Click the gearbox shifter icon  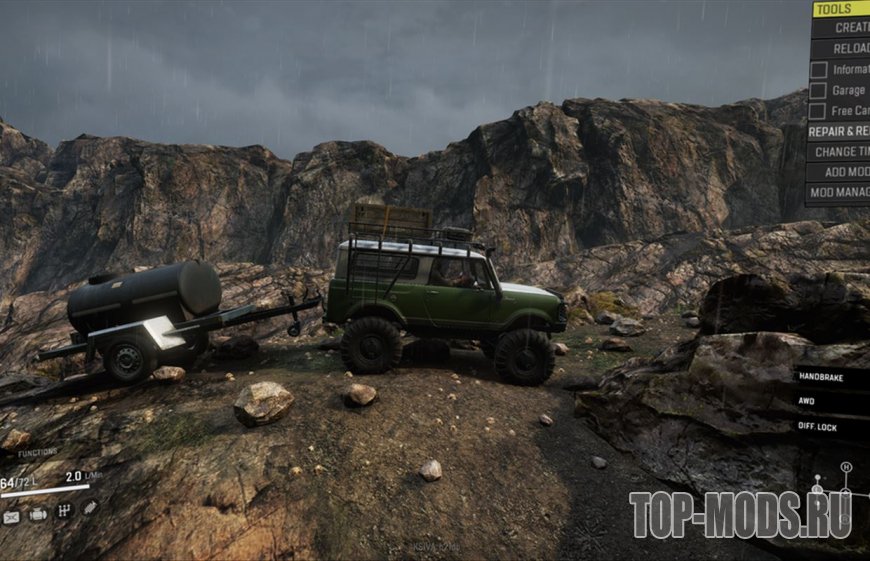coord(64,512)
